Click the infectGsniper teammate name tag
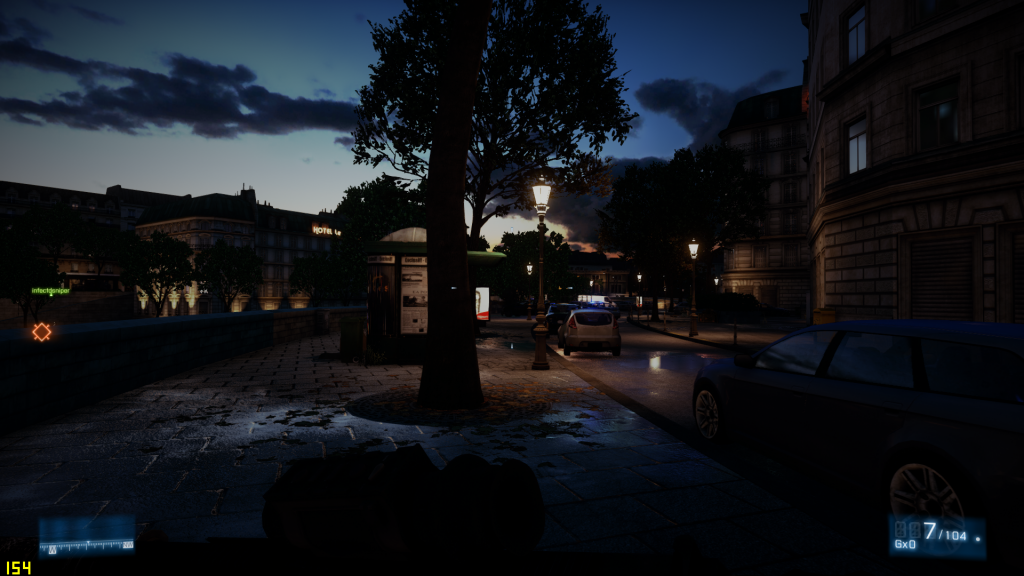The width and height of the screenshot is (1024, 576). (50, 291)
